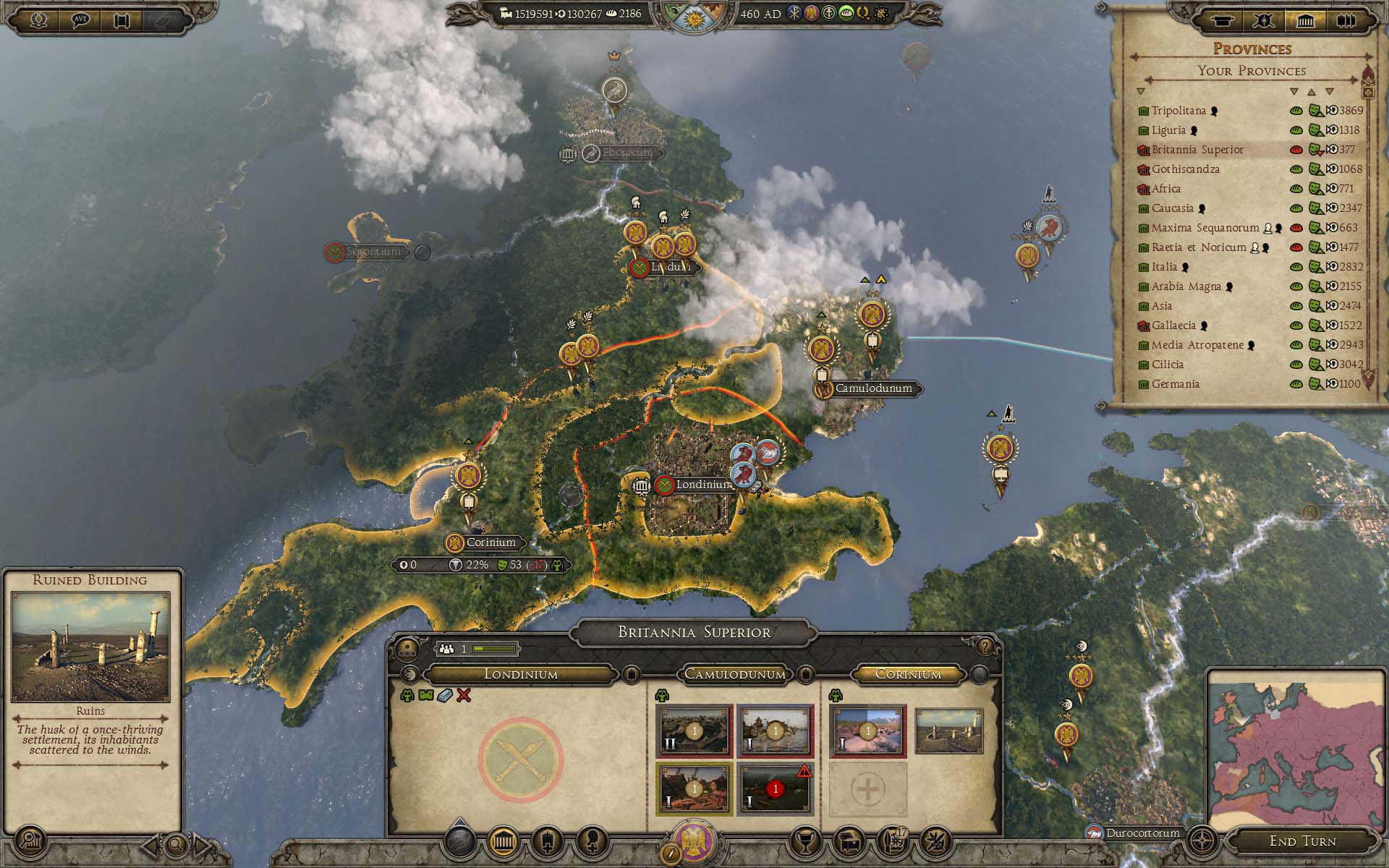Open the Londinium settlement tab

pyautogui.click(x=520, y=674)
